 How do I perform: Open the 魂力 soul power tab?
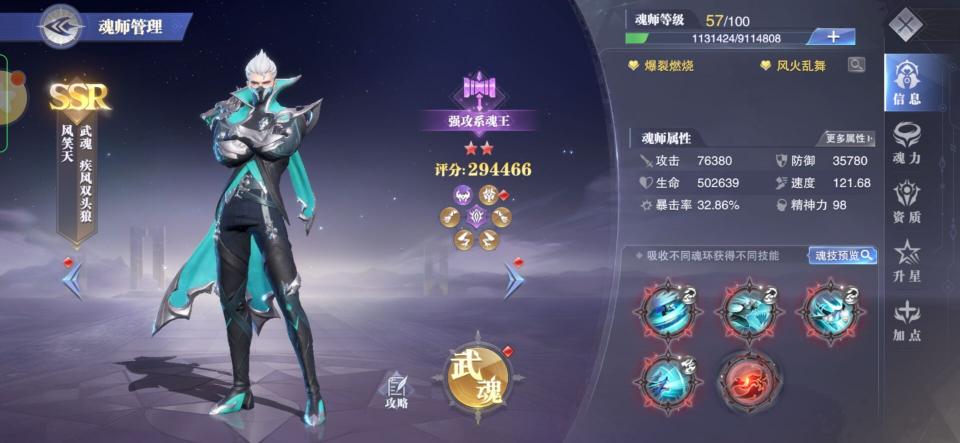[x=907, y=141]
